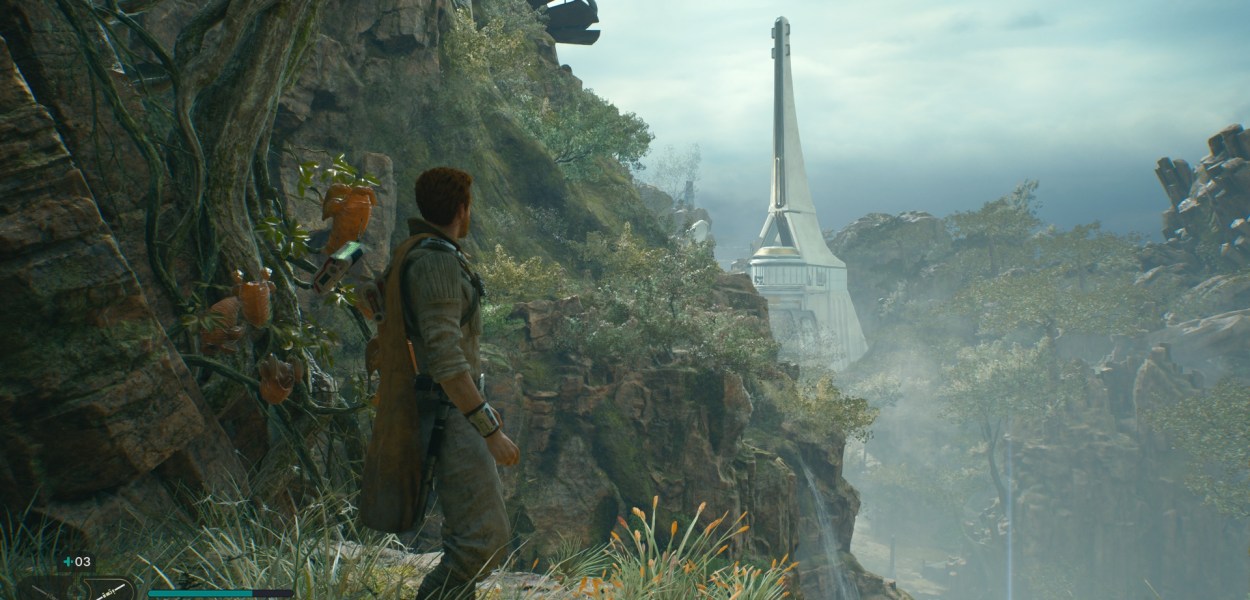Screen dimensions: 1250x600
Task: Switch to the dimmed secondary lightsaber stance
Action: pyautogui.click(x=45, y=590)
